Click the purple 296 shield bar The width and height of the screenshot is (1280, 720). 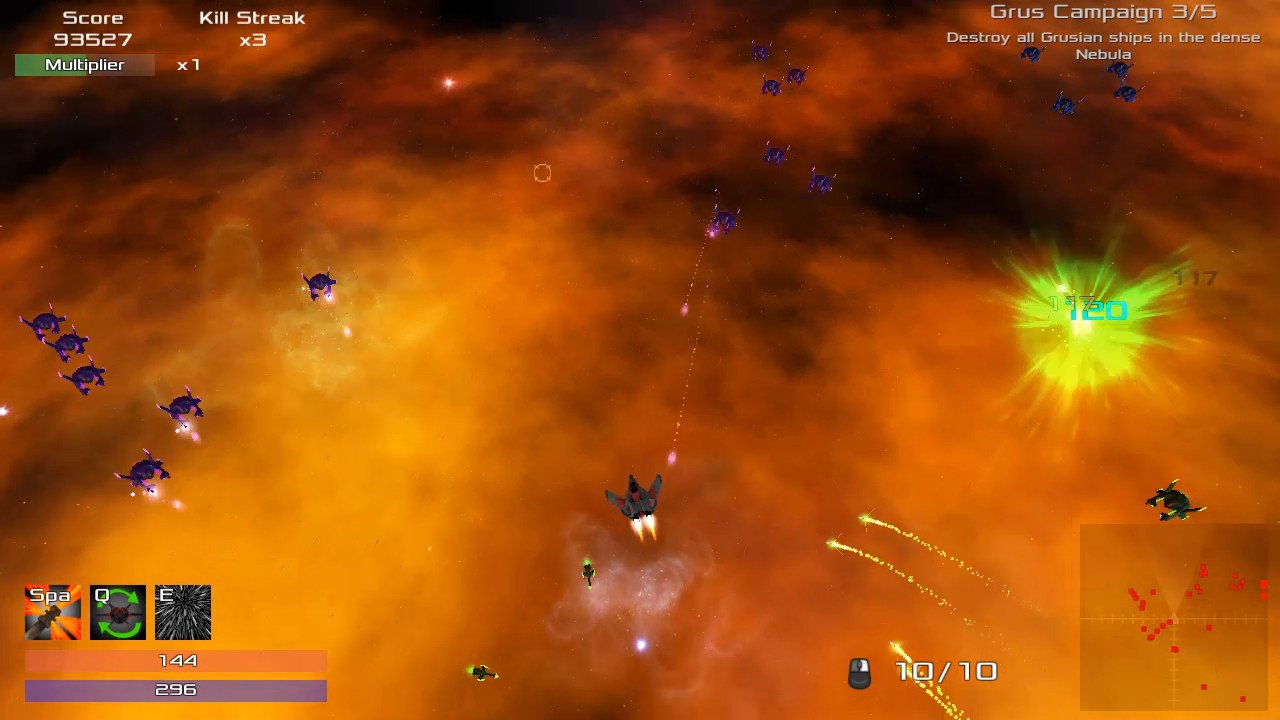coord(176,690)
